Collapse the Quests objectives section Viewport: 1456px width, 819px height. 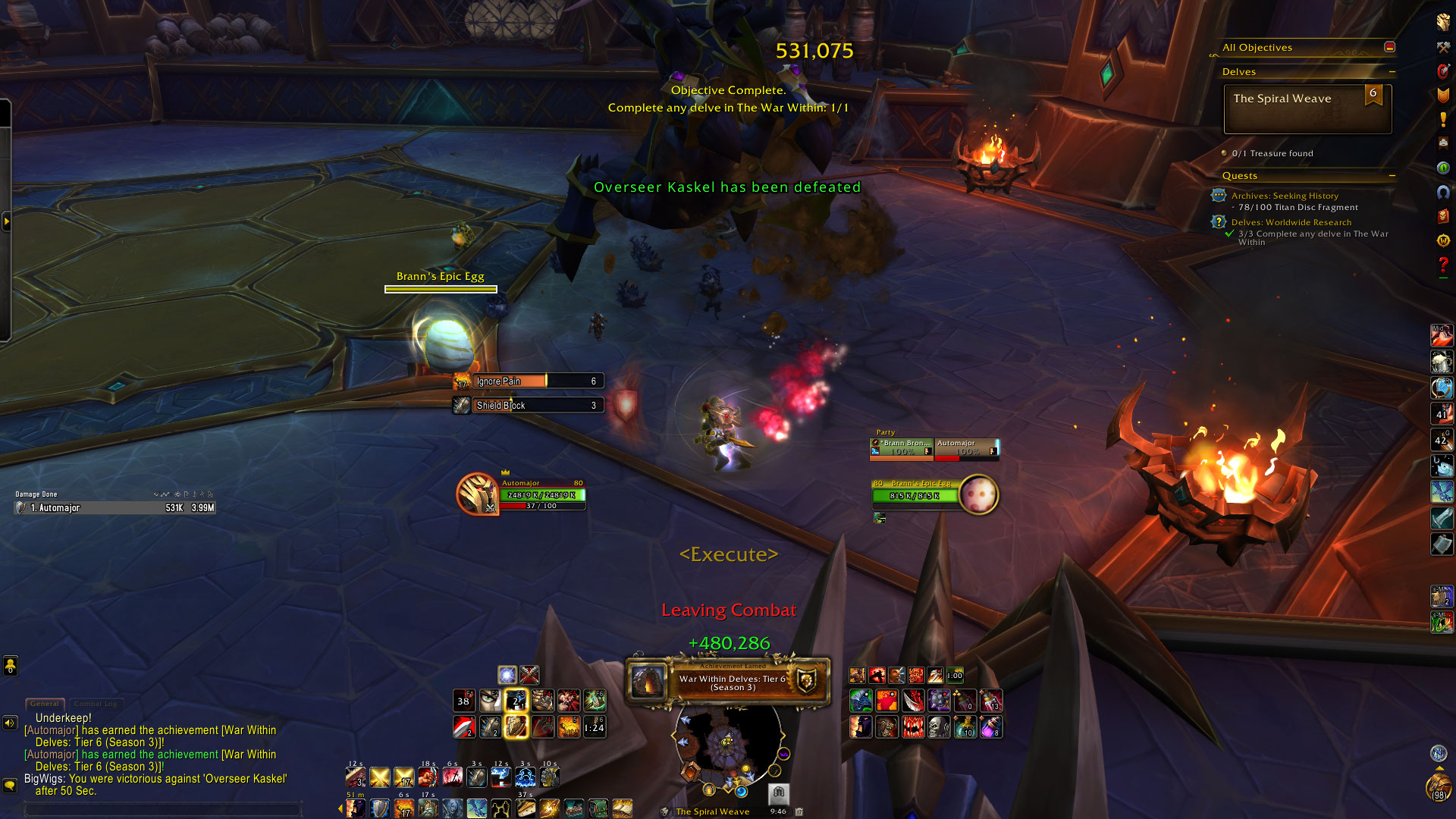point(1392,175)
